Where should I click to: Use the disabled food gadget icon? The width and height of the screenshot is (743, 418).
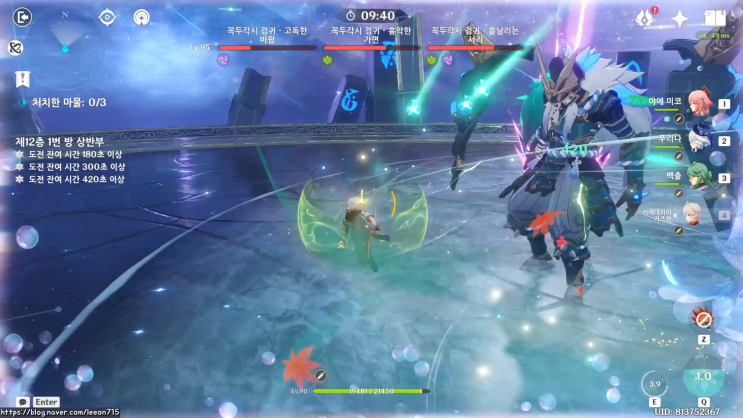(704, 319)
